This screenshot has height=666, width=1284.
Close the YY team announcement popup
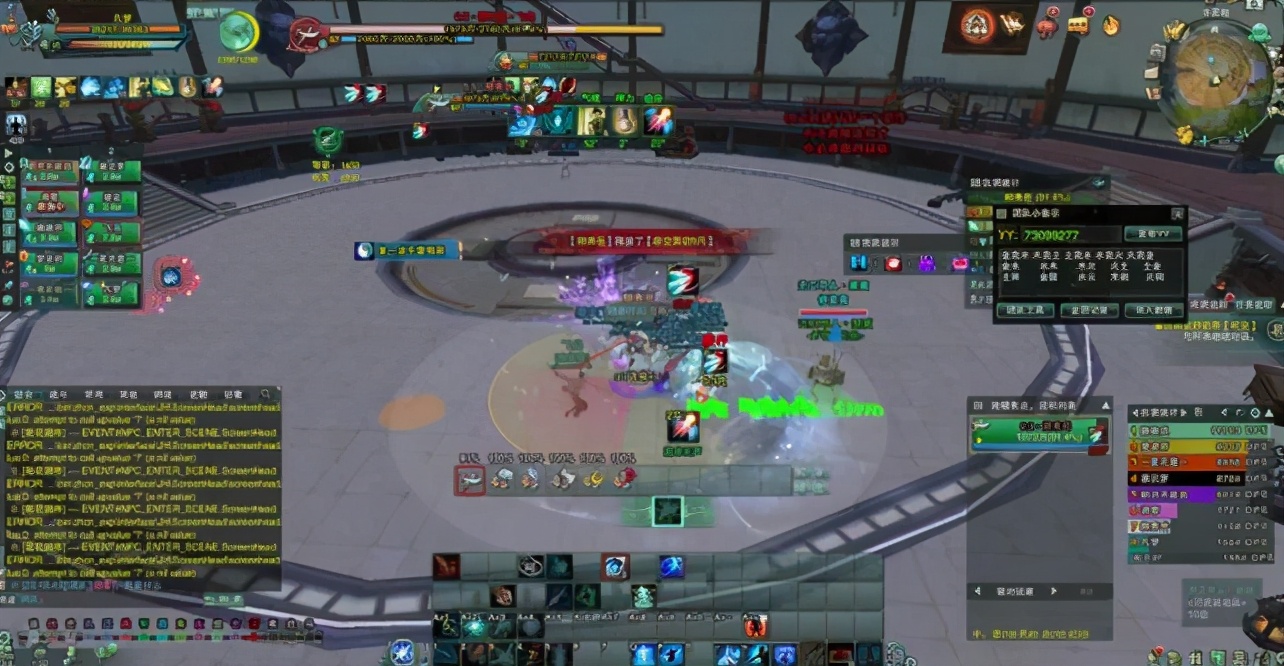click(x=1177, y=213)
